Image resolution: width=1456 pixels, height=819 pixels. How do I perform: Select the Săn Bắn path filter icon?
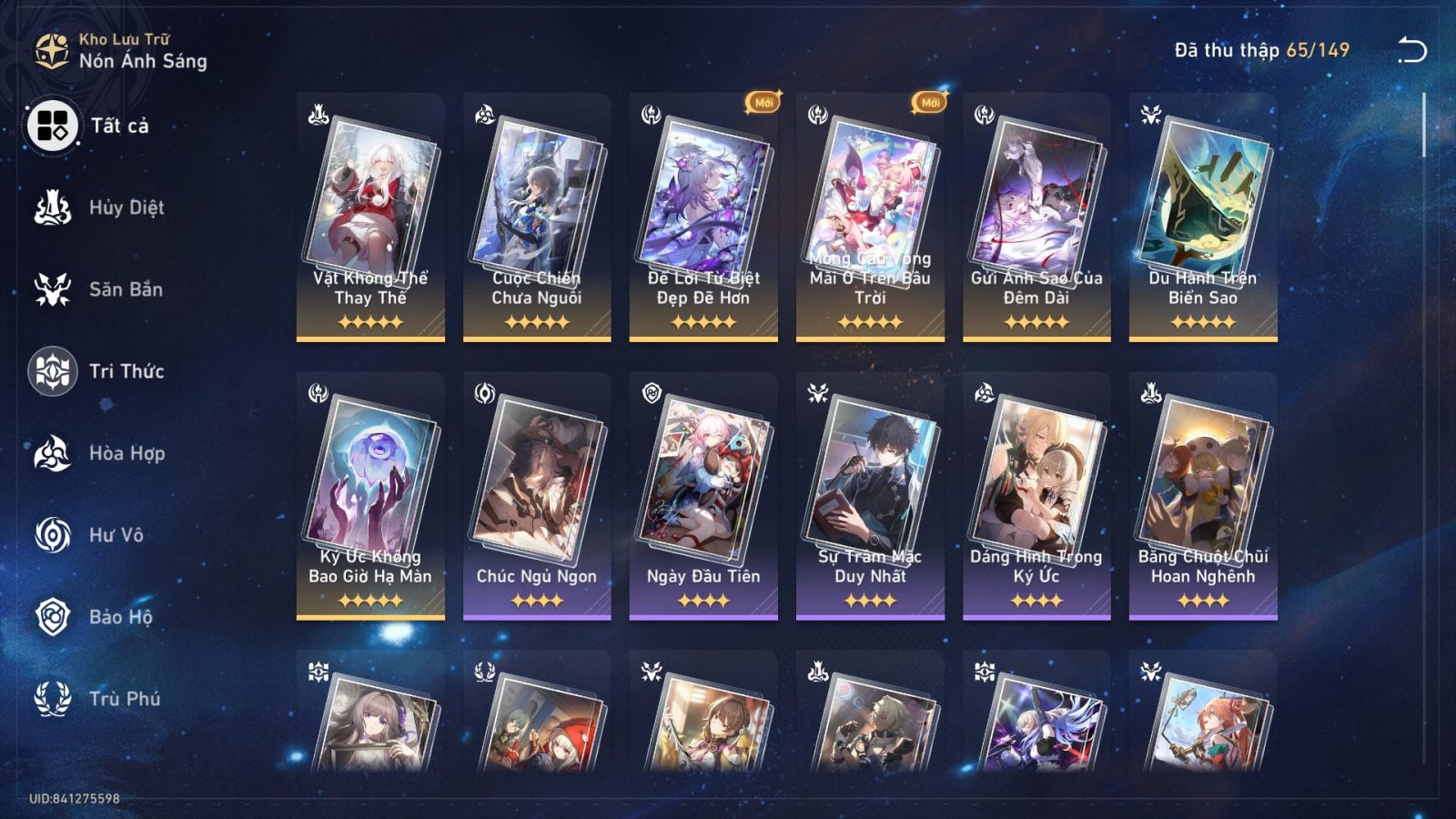52,289
